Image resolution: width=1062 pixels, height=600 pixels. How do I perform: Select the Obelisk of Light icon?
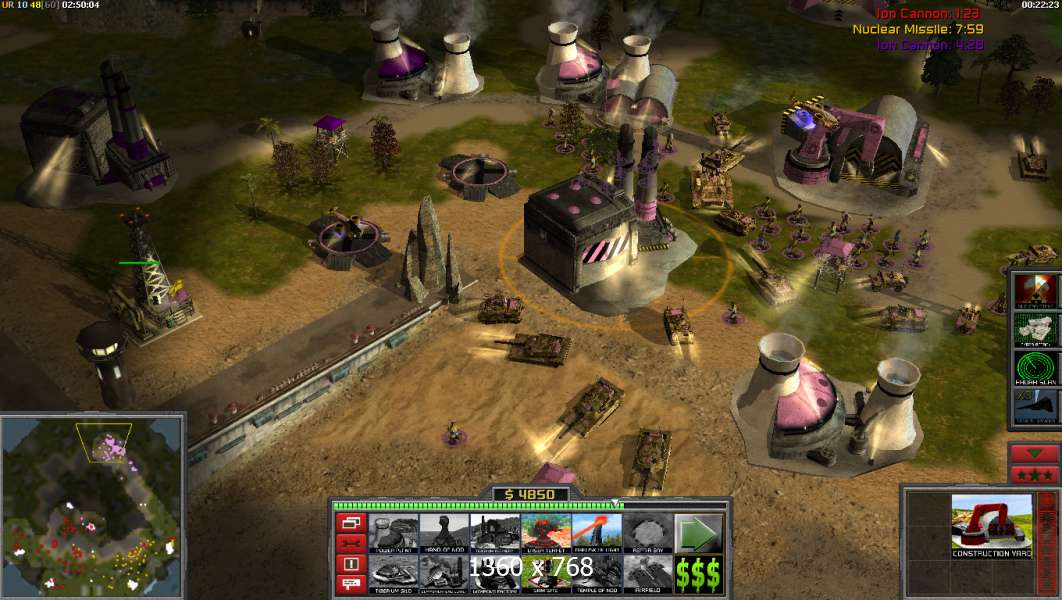(597, 531)
